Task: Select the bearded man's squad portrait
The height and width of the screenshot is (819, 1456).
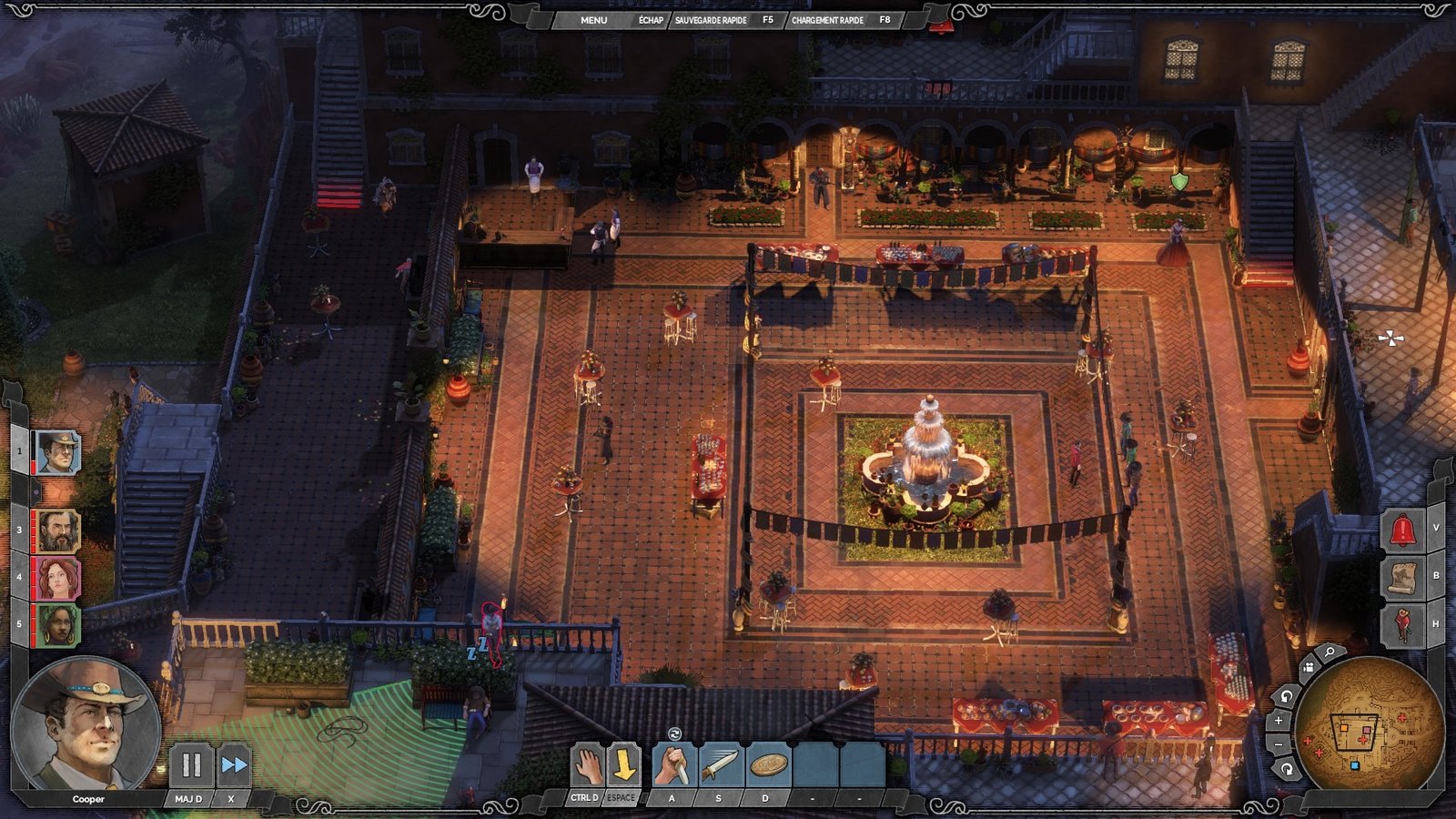Action: 57,531
